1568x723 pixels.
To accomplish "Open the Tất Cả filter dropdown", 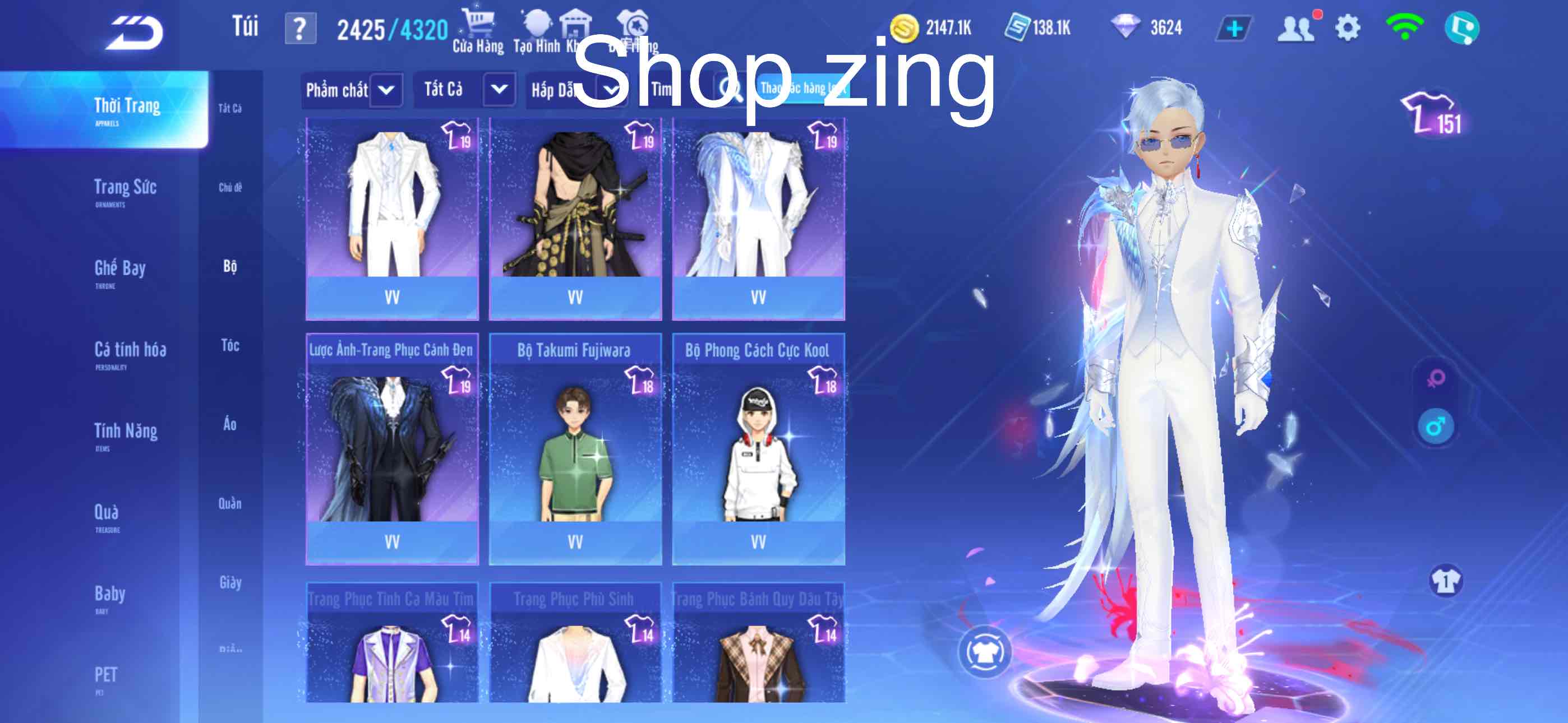I will 465,90.
